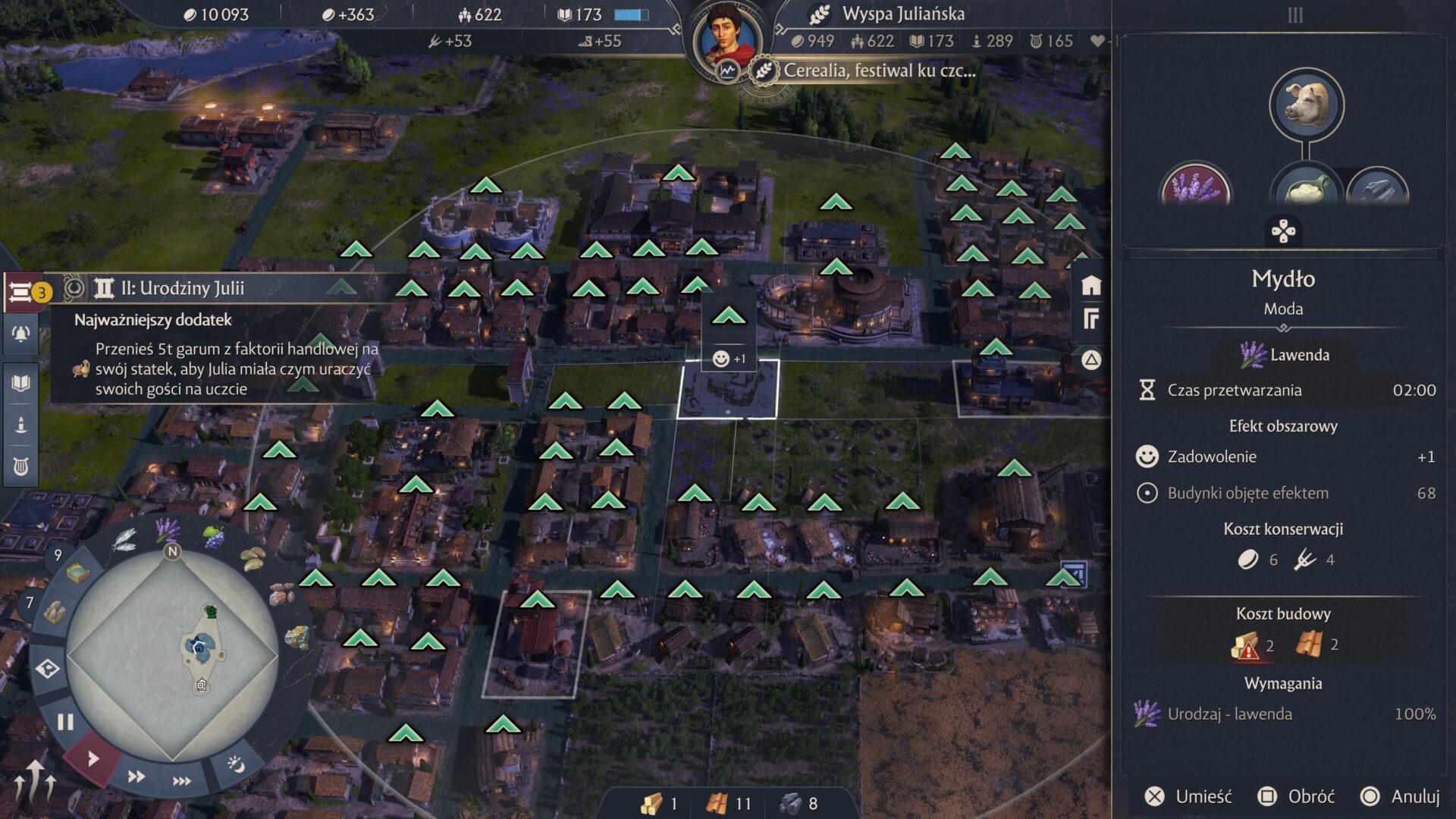Select the lavender fertility icon above minimap
Viewport: 1456px width, 819px height.
tap(168, 529)
